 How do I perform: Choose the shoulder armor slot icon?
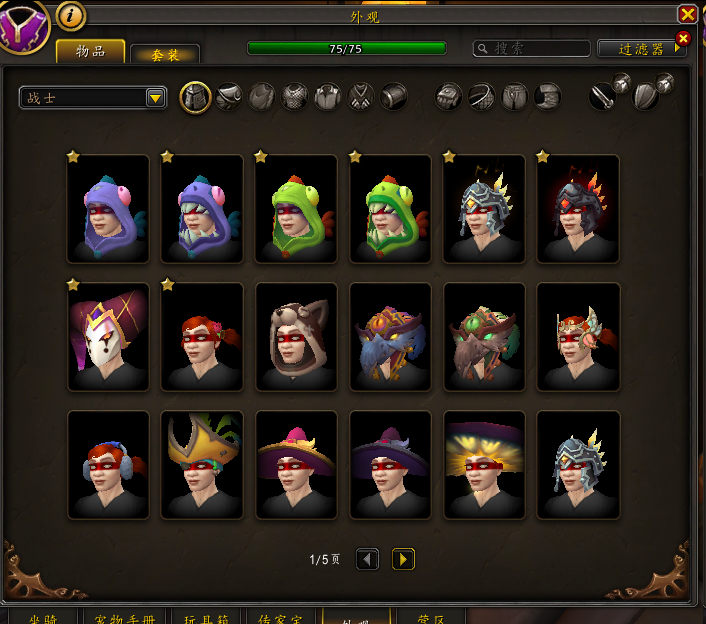pos(229,97)
